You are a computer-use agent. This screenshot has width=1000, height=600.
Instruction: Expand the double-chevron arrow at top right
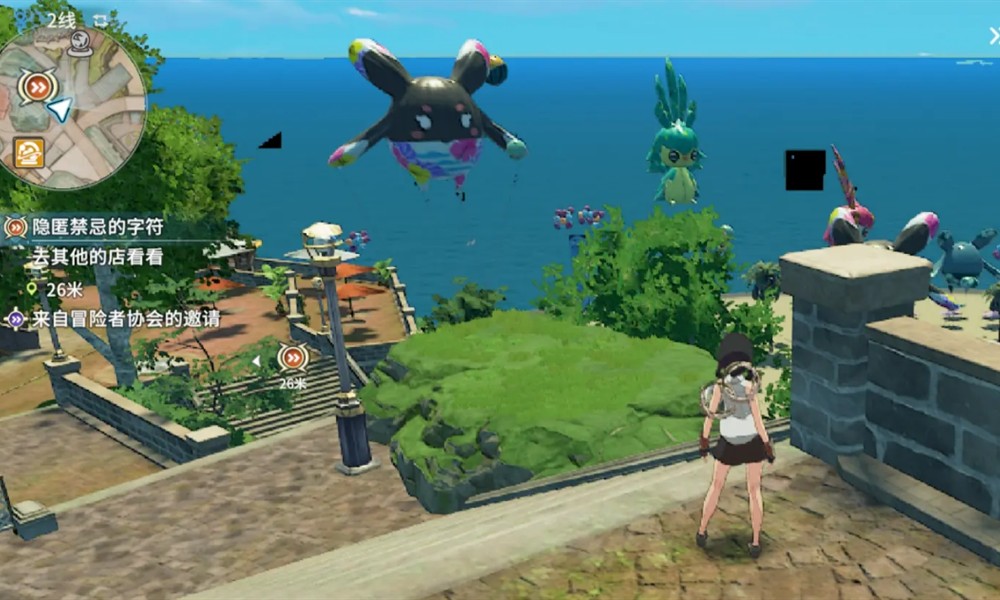coord(993,37)
